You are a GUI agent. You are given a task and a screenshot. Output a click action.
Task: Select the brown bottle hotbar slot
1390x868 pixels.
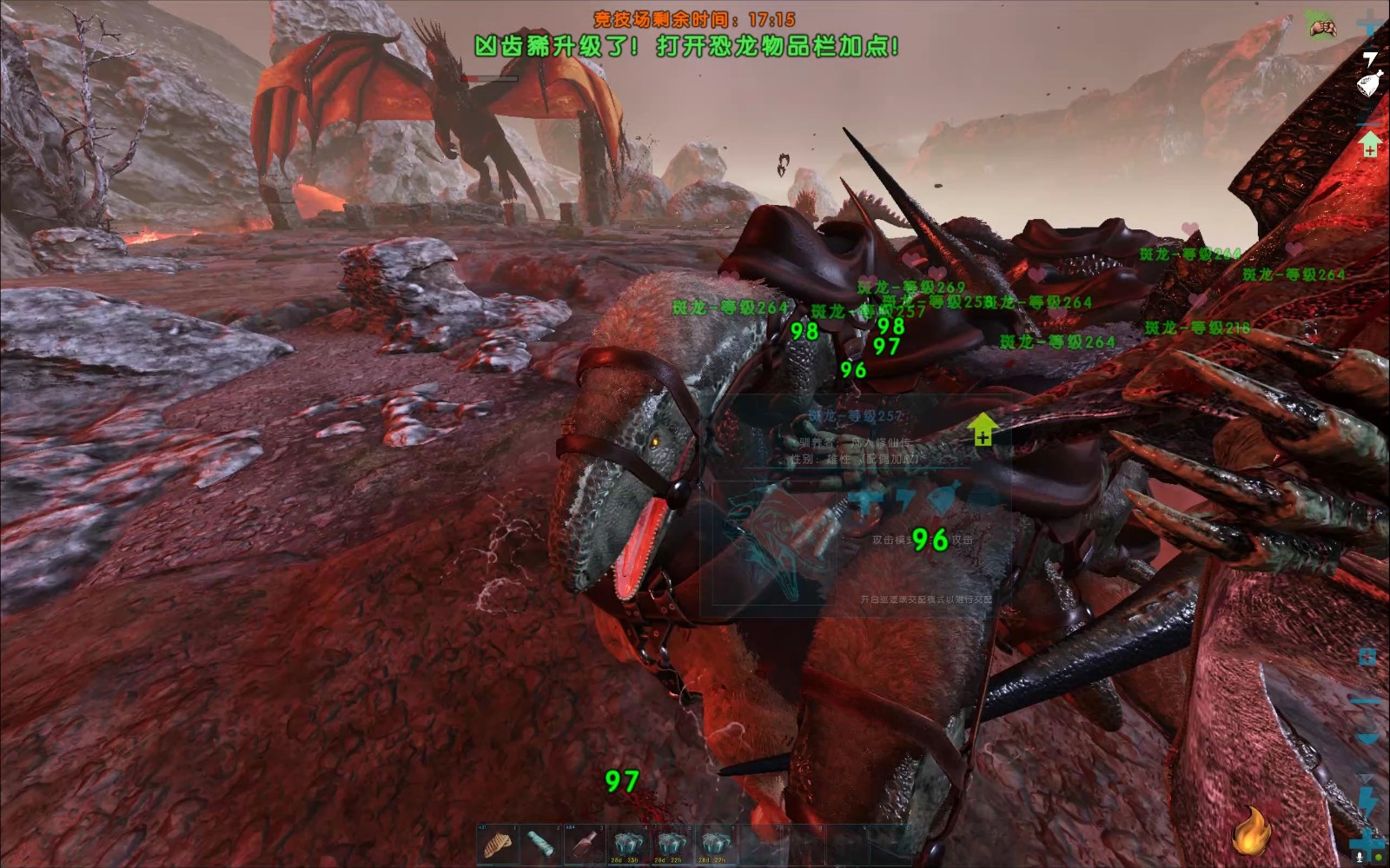pos(584,844)
